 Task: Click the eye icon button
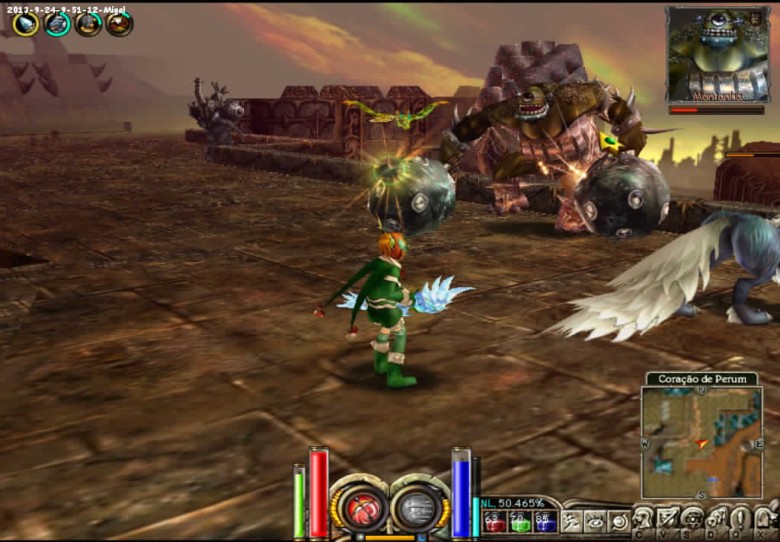(x=596, y=521)
